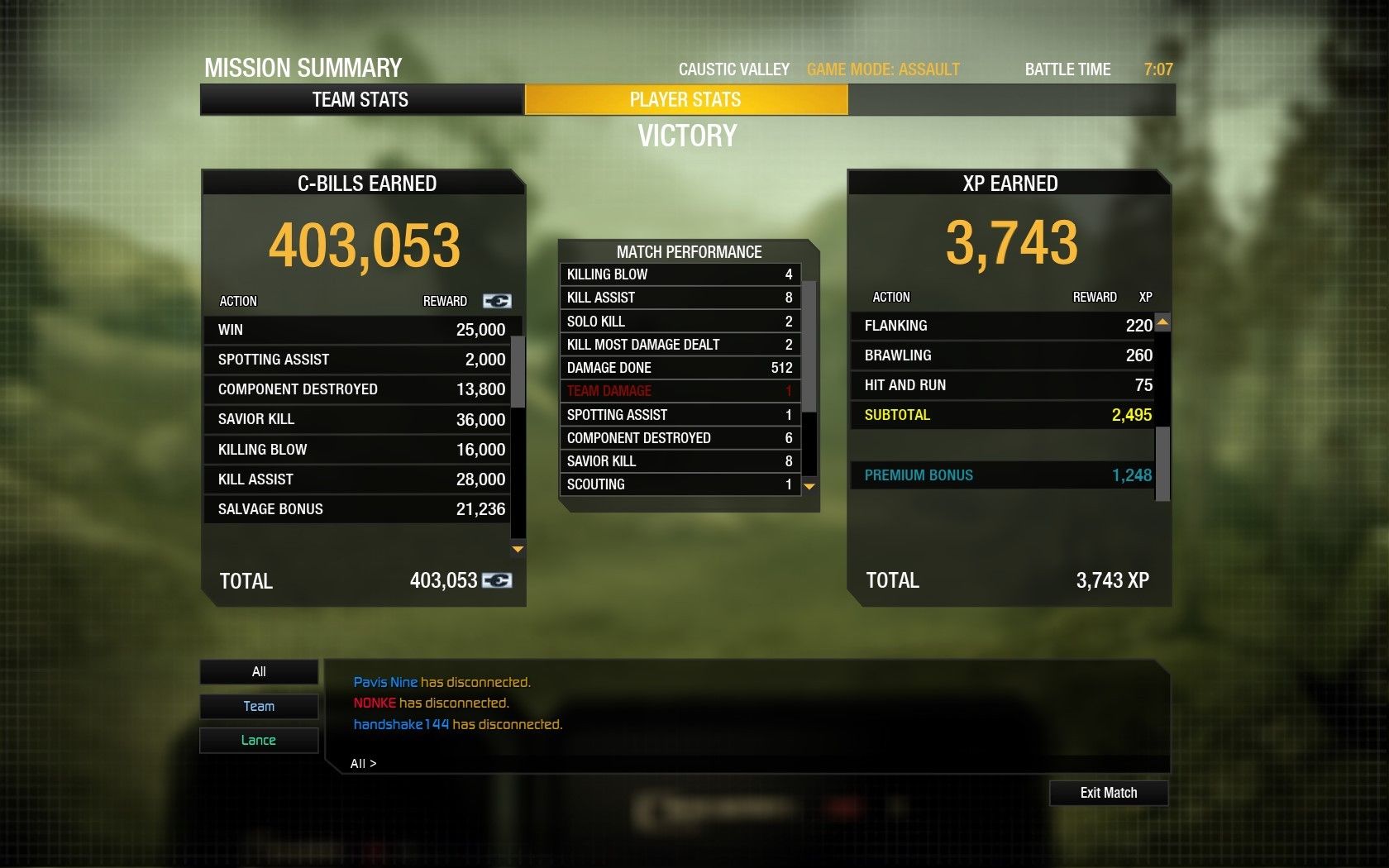
Task: Select the Player Stats tab
Action: tap(685, 100)
